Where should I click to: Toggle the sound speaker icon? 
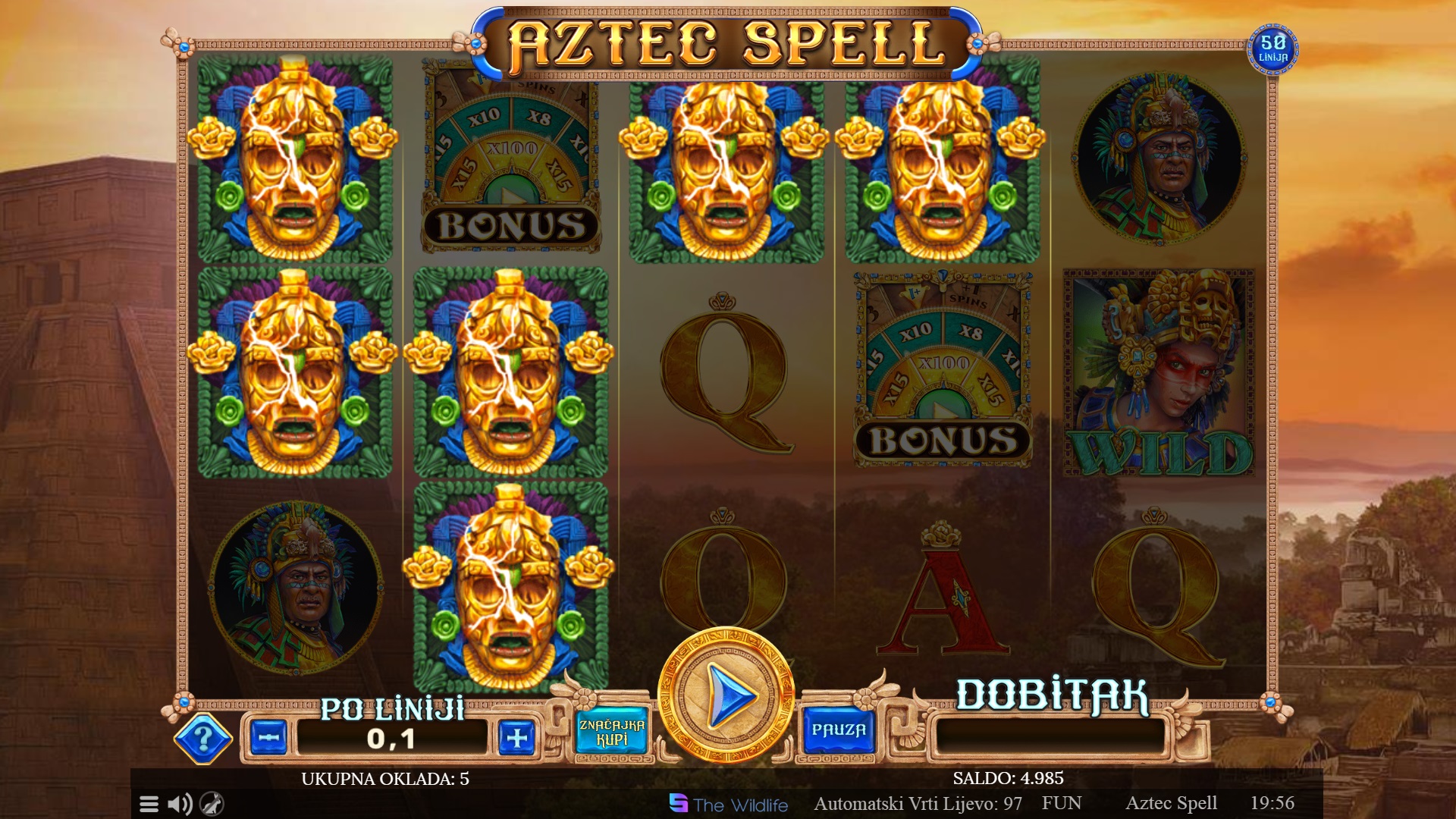(x=180, y=804)
